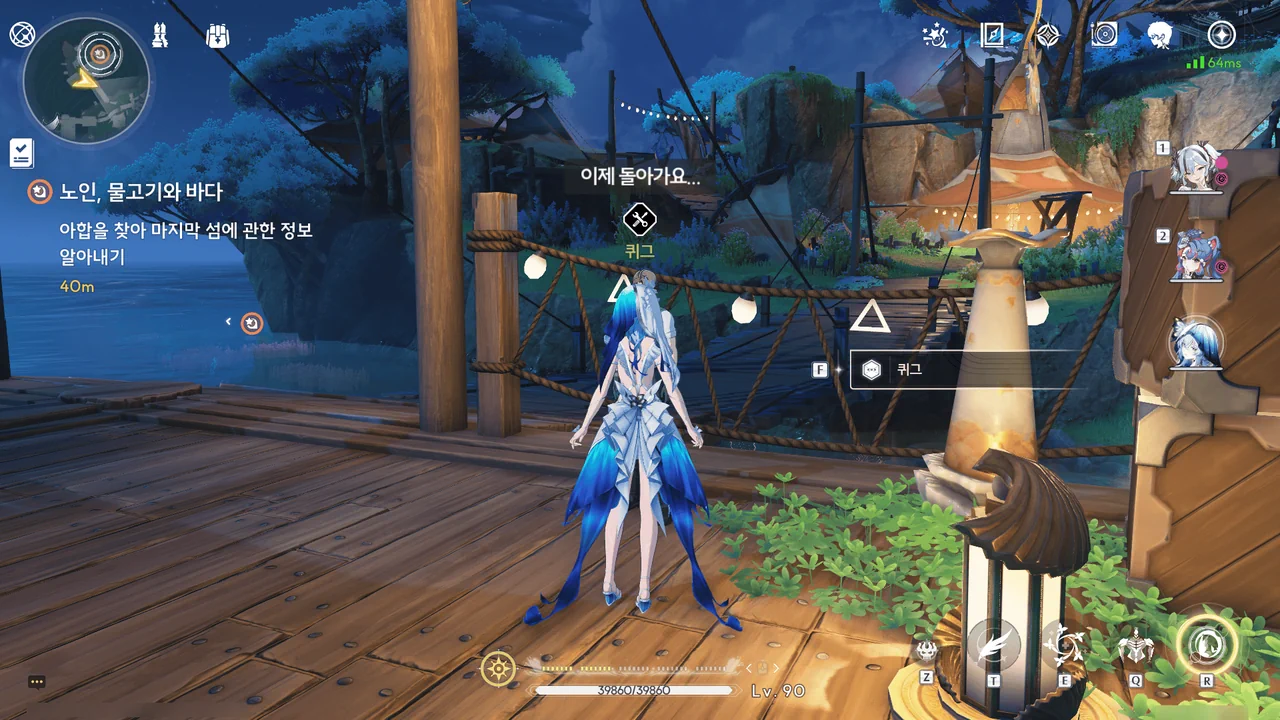Open the events icon with stars
The width and height of the screenshot is (1280, 720).
[935, 36]
